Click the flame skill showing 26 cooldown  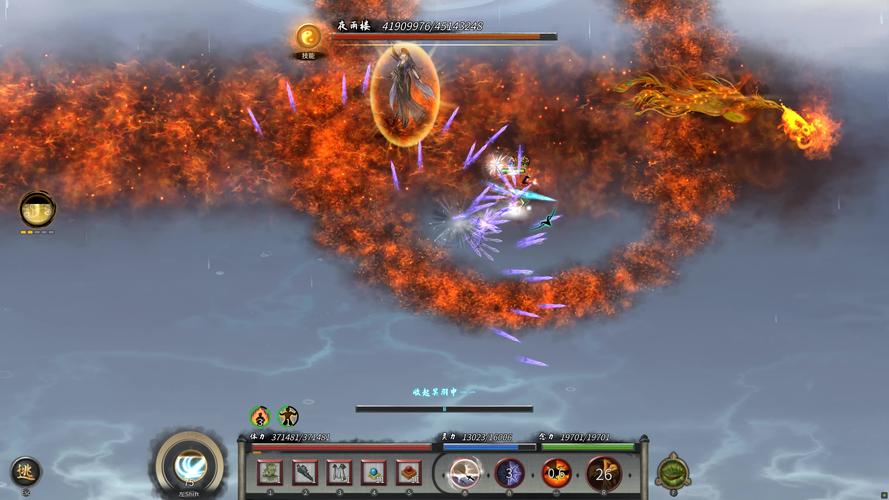click(603, 473)
